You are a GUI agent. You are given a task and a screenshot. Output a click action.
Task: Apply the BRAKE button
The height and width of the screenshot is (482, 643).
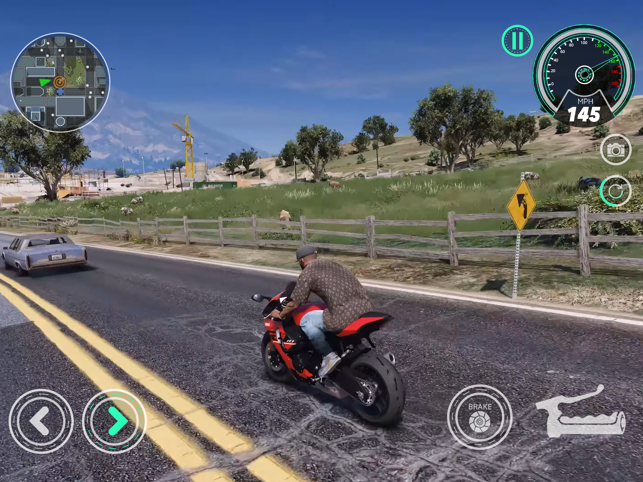point(479,417)
